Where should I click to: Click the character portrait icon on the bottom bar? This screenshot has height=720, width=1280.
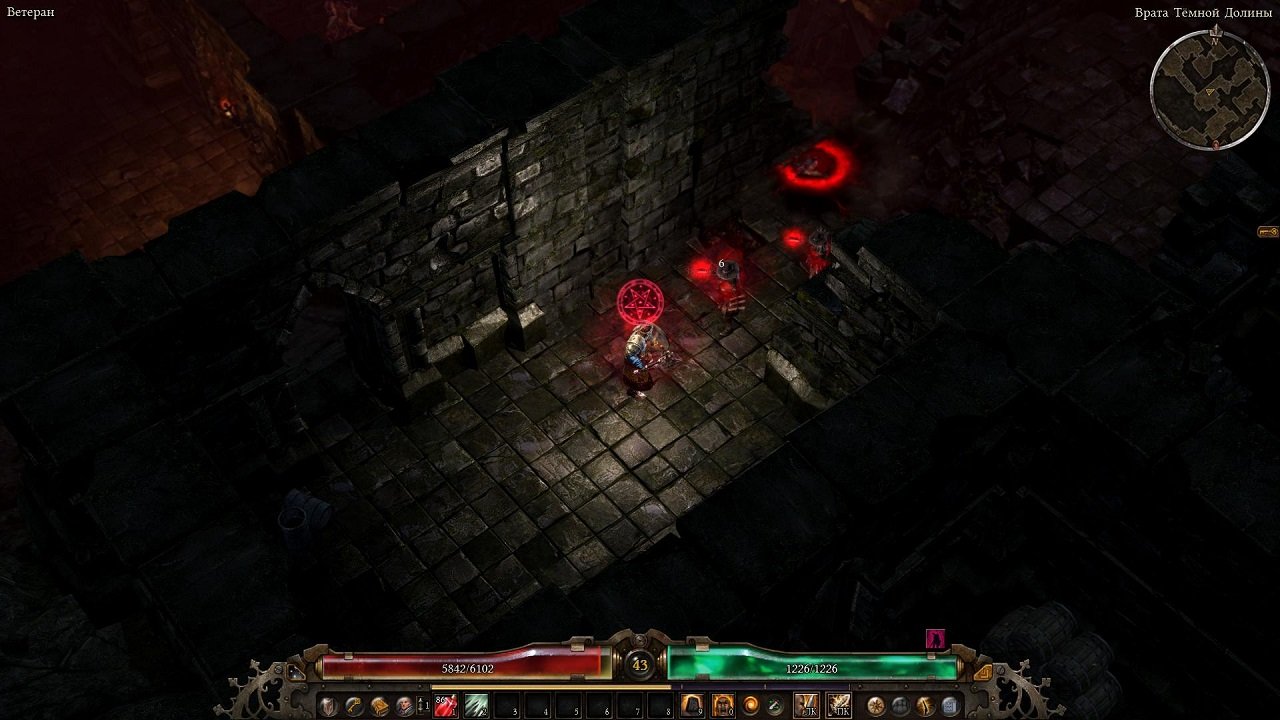click(404, 706)
